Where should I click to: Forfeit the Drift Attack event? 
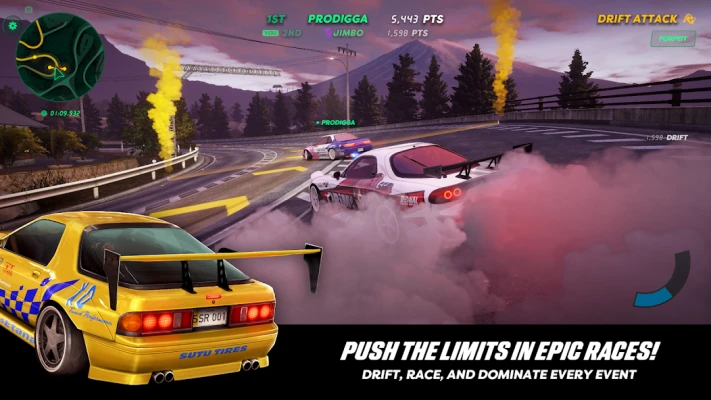click(x=672, y=39)
